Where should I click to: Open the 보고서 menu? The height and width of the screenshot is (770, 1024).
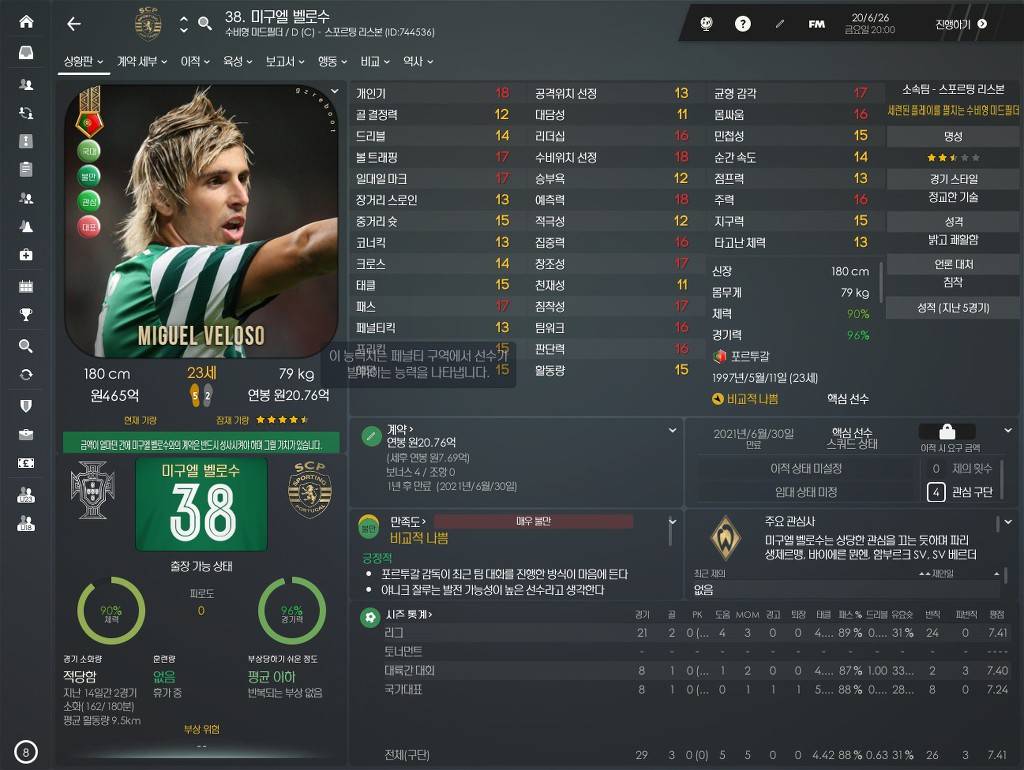coord(284,62)
